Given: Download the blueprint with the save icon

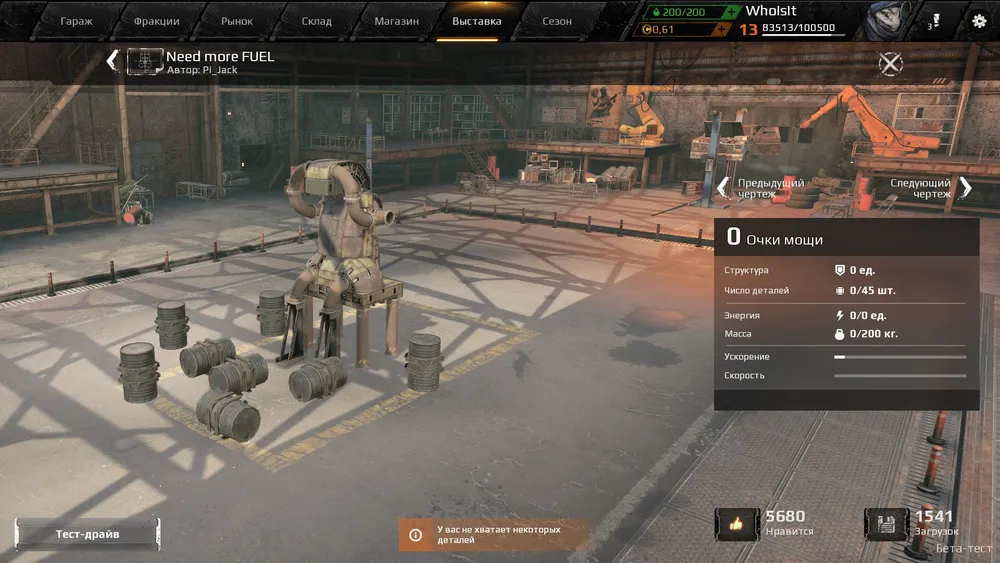Looking at the screenshot, I should pos(887,523).
